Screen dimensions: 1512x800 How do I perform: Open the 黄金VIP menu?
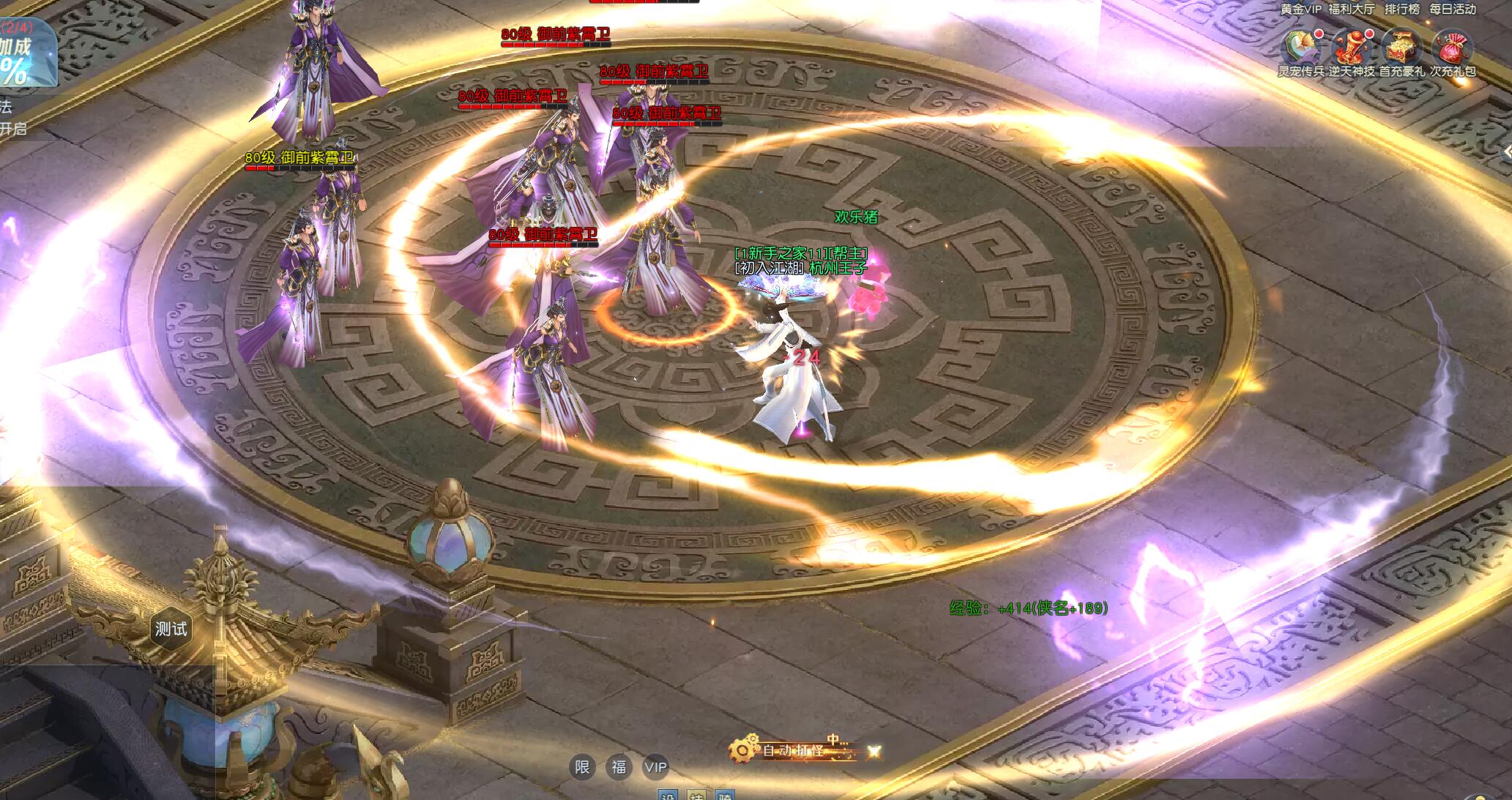pos(1300,10)
